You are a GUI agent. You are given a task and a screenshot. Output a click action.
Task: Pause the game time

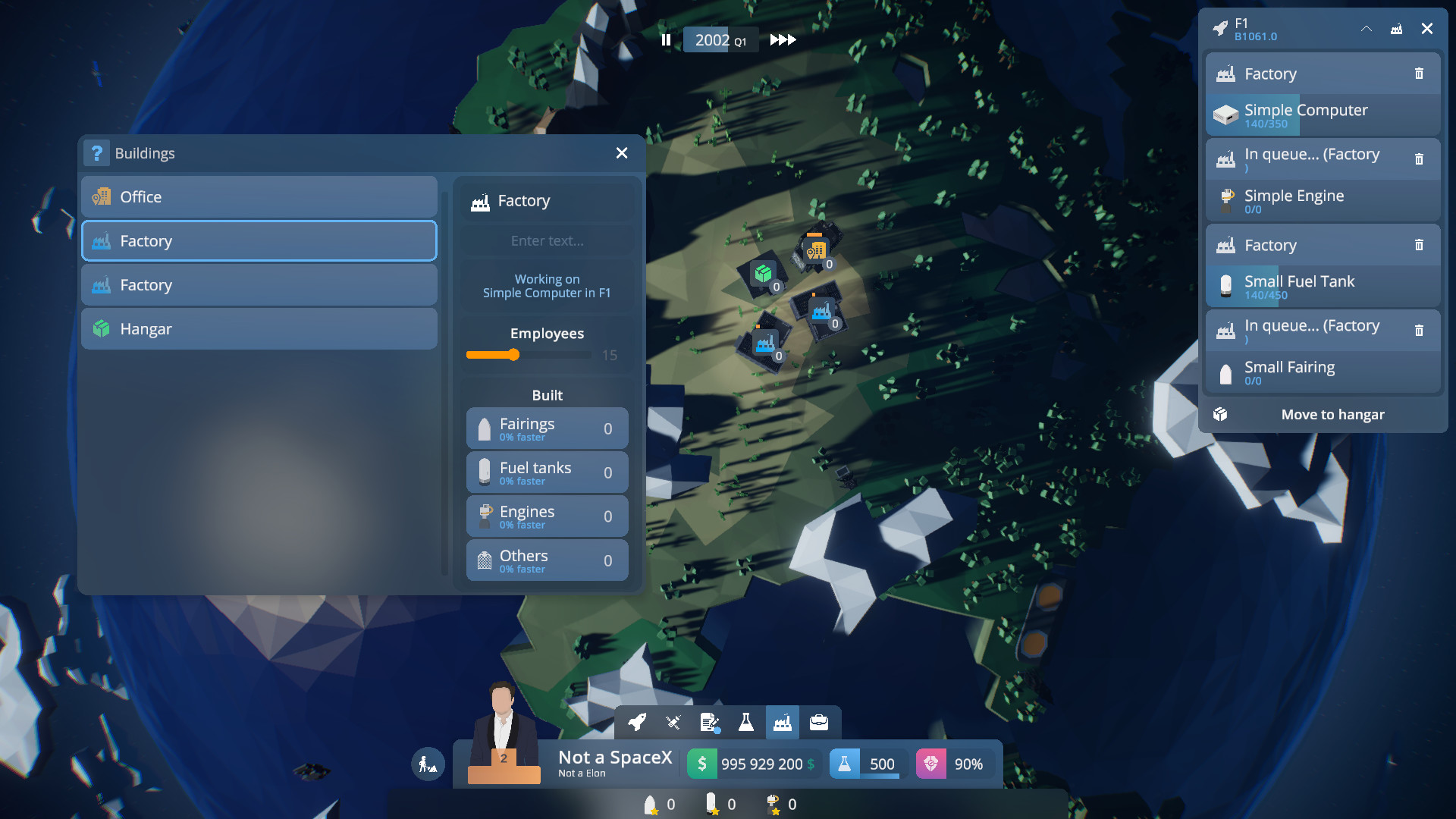point(666,40)
